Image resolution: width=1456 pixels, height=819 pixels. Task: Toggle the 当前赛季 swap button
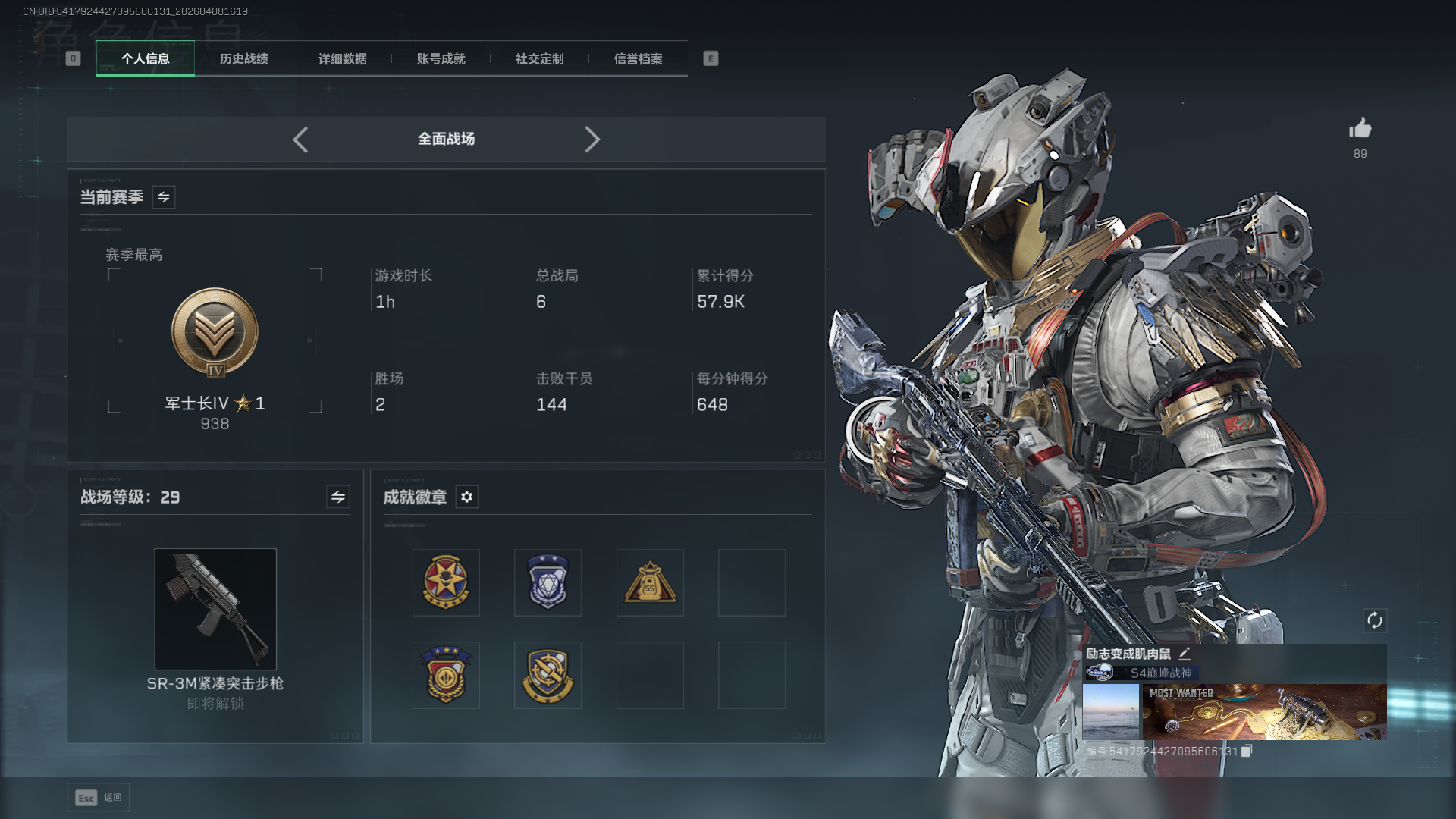[164, 197]
